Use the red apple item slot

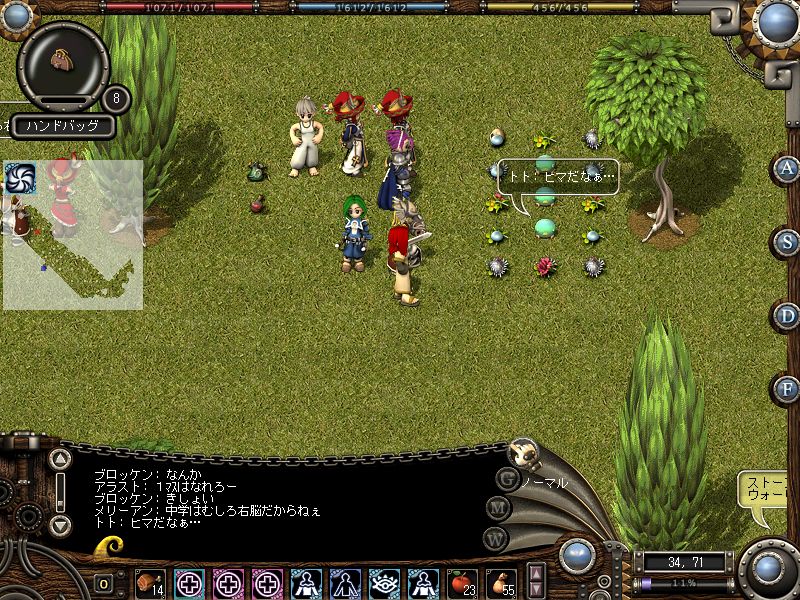tap(462, 582)
